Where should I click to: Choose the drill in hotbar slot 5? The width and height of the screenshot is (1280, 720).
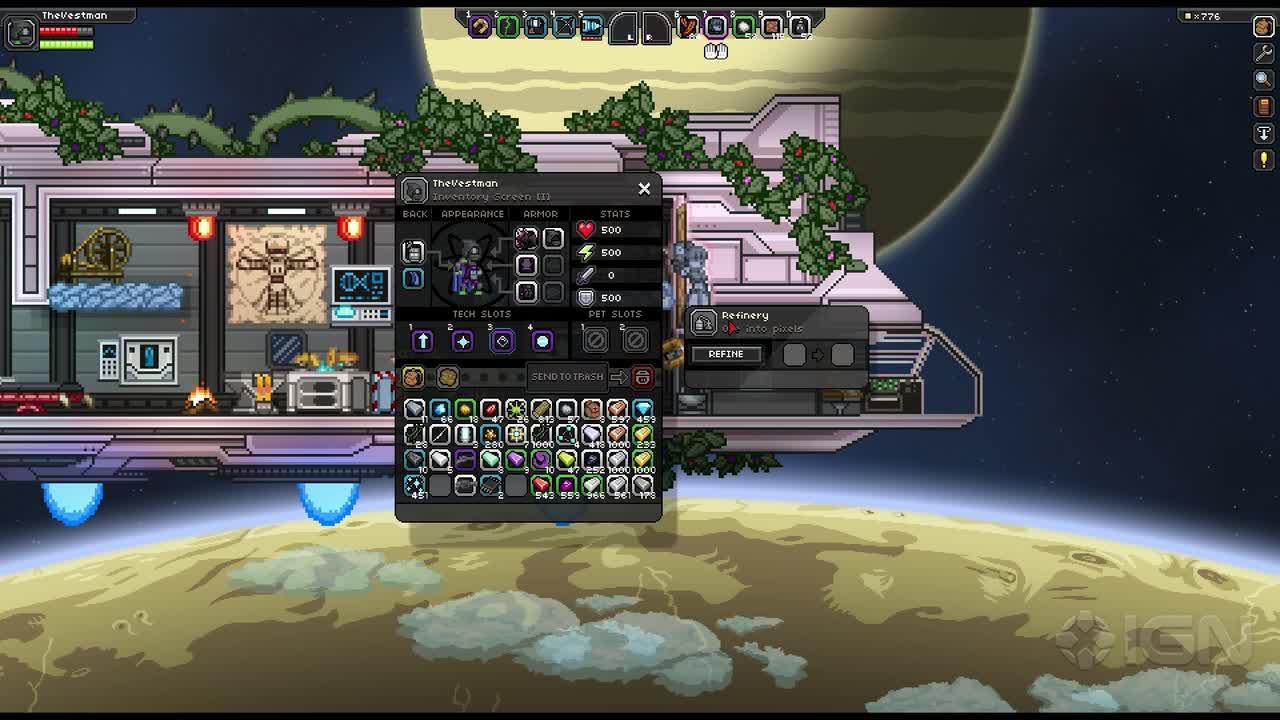pyautogui.click(x=592, y=27)
